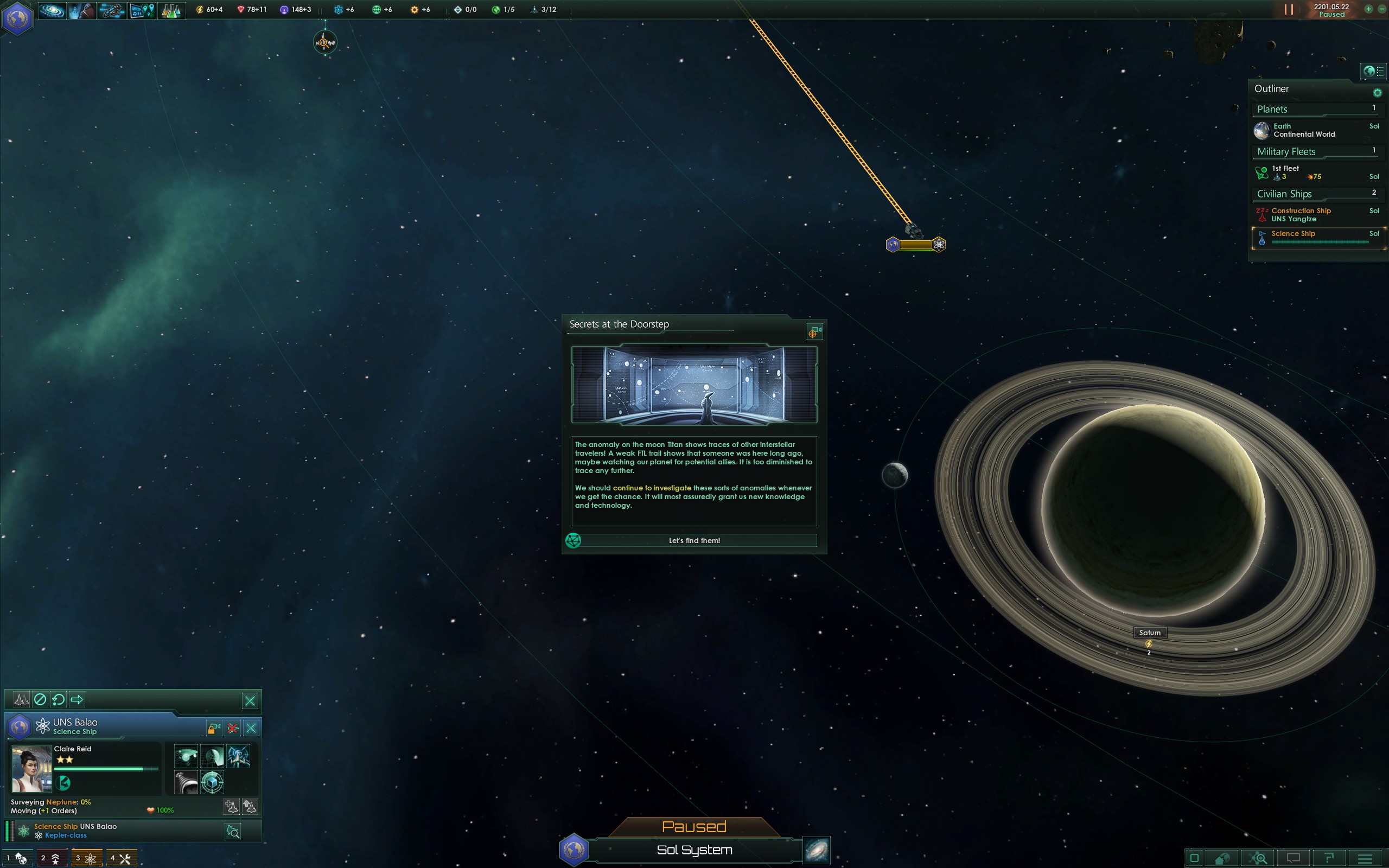Open the galaxy view from the top bar
The width and height of the screenshot is (1389, 868).
pos(52,10)
